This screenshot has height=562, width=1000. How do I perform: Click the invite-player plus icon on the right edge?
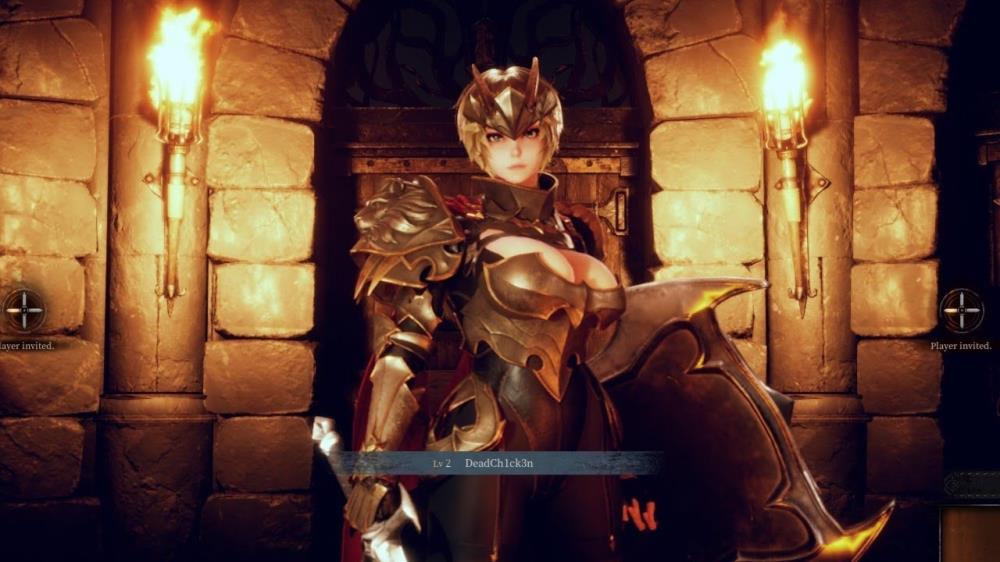point(961,310)
